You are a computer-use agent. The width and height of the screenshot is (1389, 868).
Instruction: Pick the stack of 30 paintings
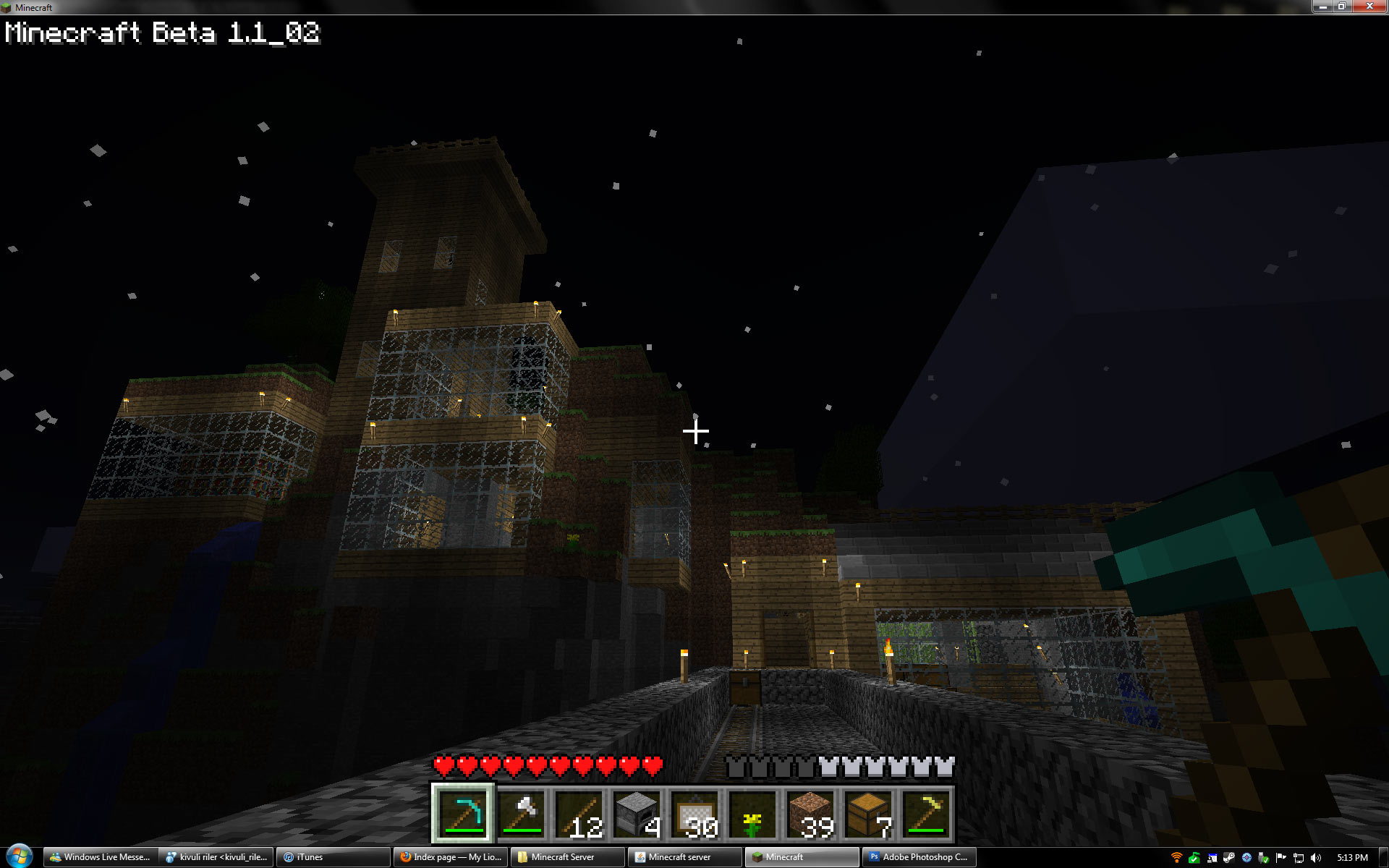tap(694, 814)
